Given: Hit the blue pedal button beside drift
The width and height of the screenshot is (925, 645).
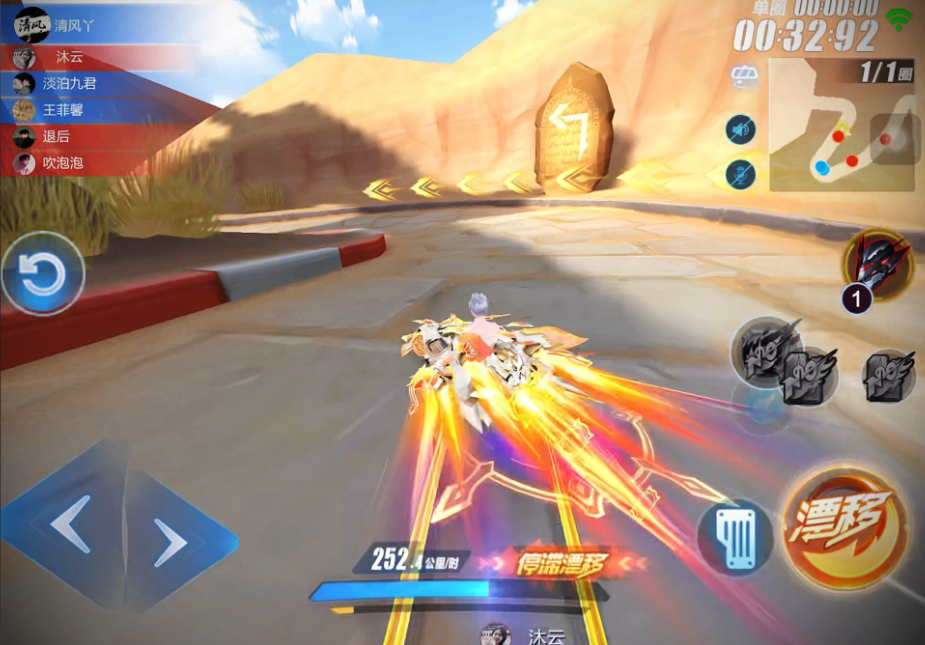Looking at the screenshot, I should pyautogui.click(x=736, y=537).
